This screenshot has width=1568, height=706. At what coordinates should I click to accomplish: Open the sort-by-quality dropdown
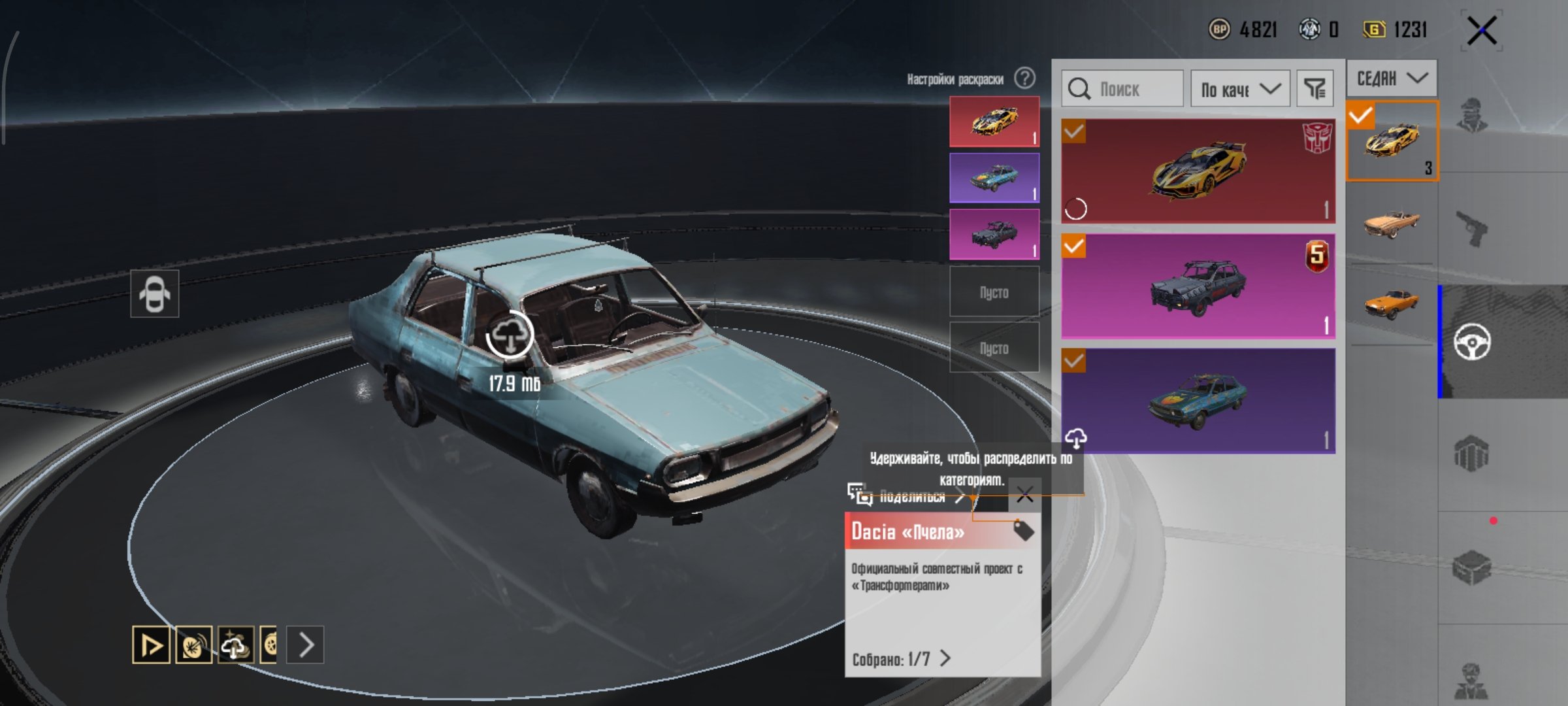coord(1239,89)
